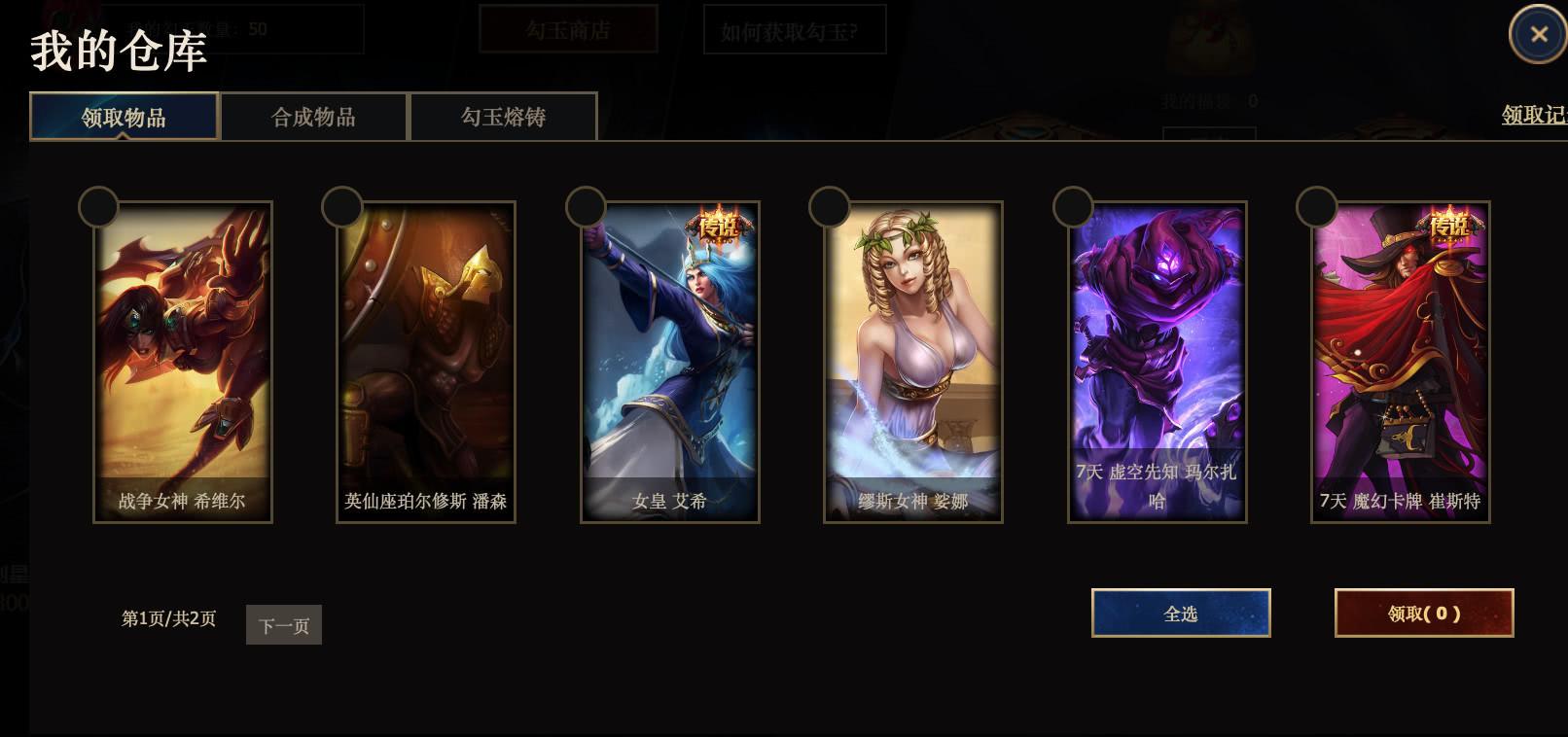
Task: Toggle selection of 缪斯女神 娑娜 card
Action: (x=829, y=206)
